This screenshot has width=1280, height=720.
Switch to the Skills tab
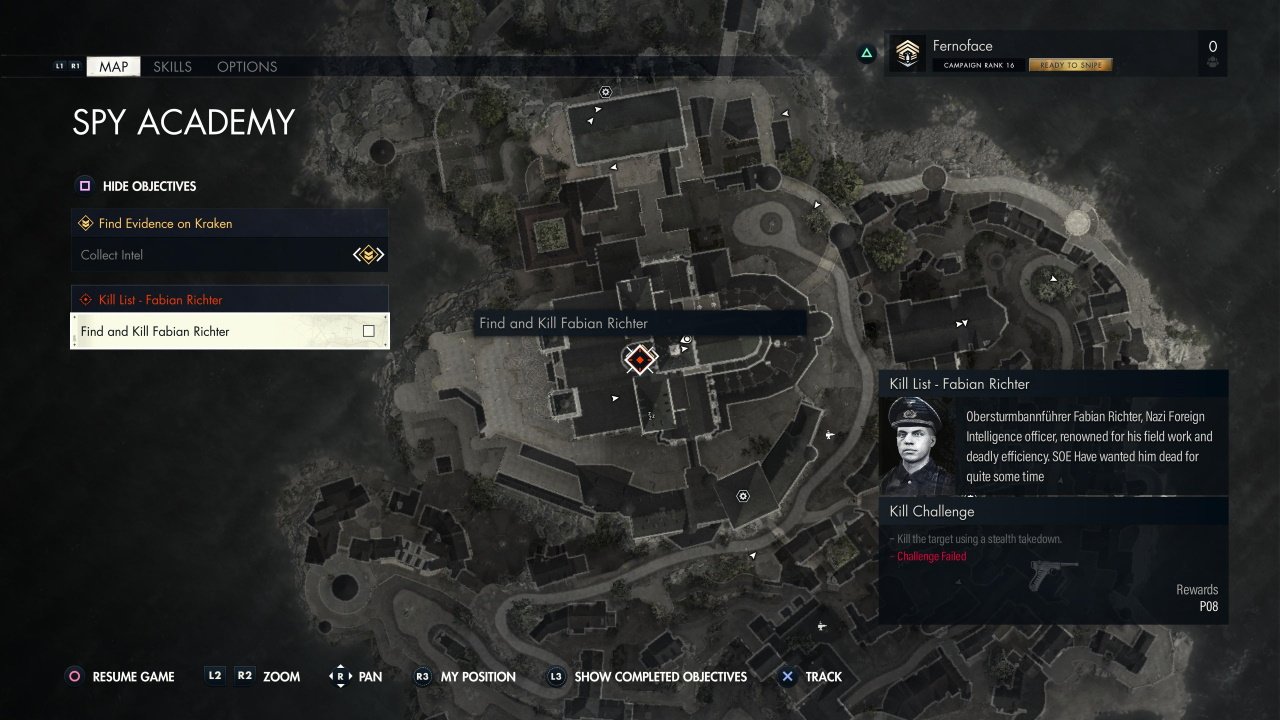pyautogui.click(x=172, y=67)
